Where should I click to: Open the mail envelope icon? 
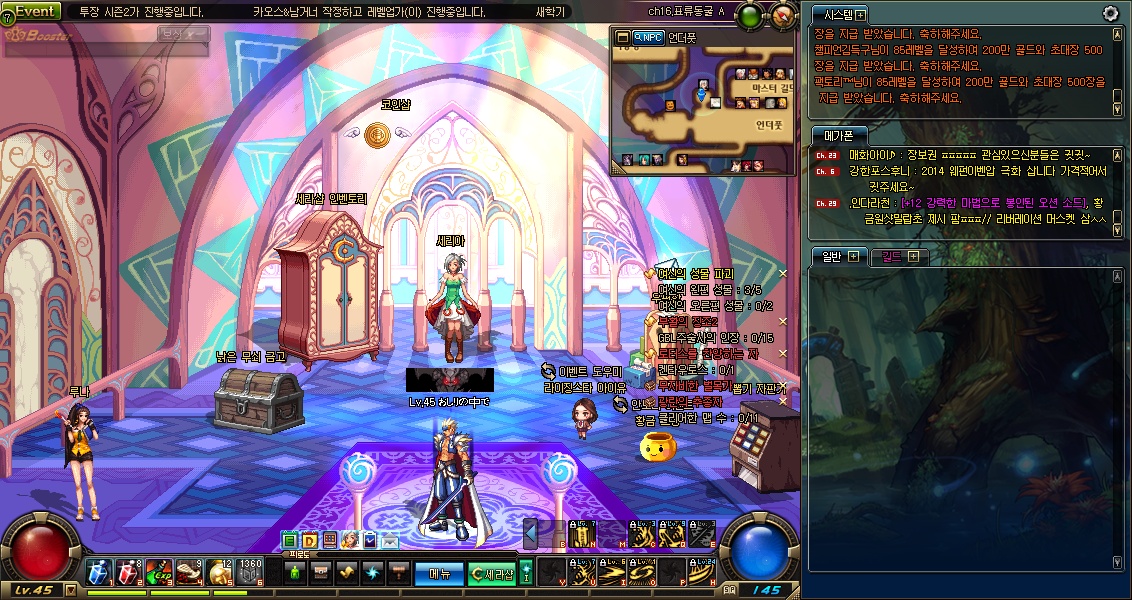pos(389,541)
